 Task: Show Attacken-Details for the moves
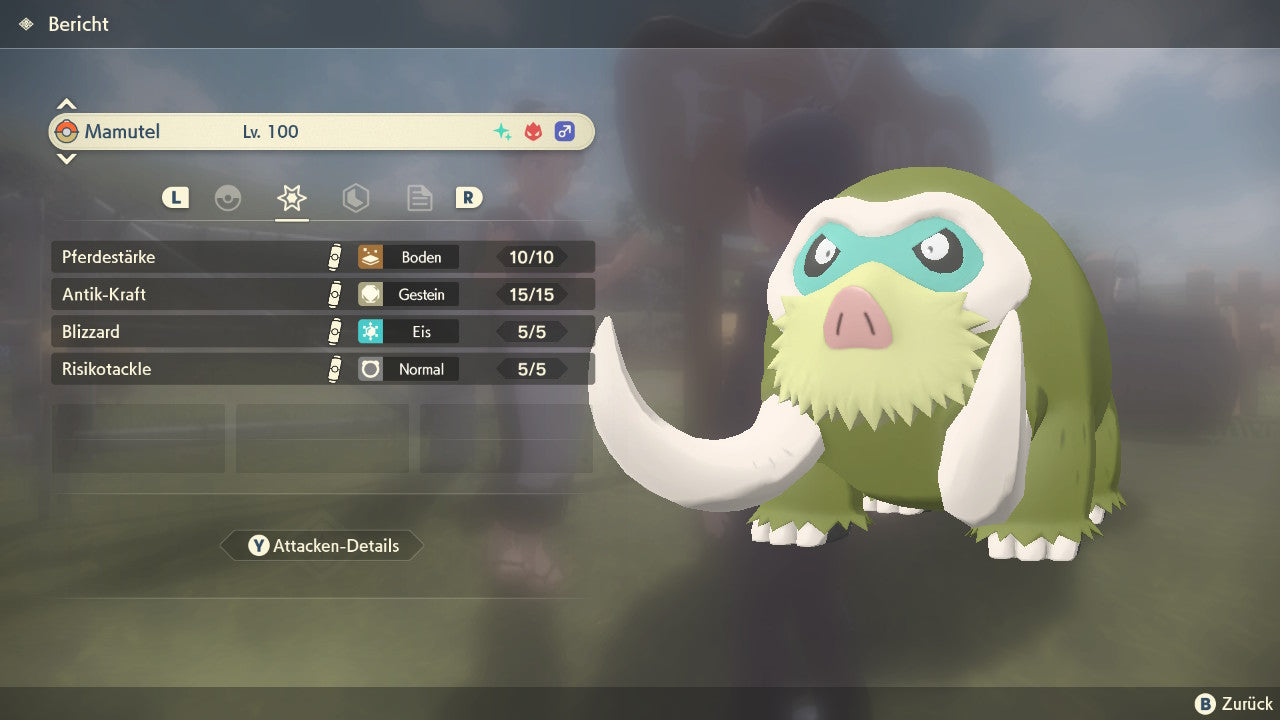[322, 546]
